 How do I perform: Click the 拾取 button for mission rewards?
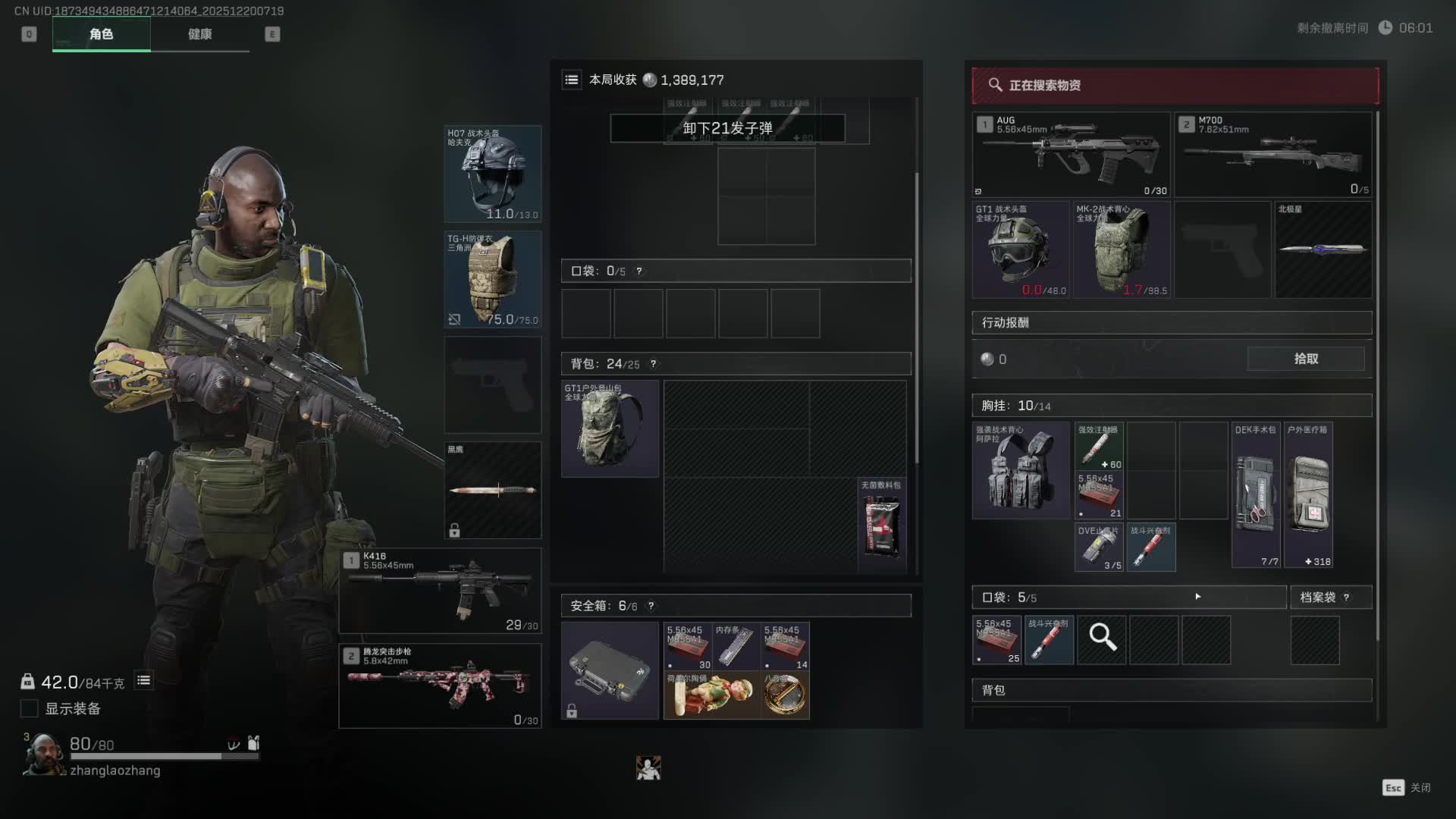(1305, 359)
